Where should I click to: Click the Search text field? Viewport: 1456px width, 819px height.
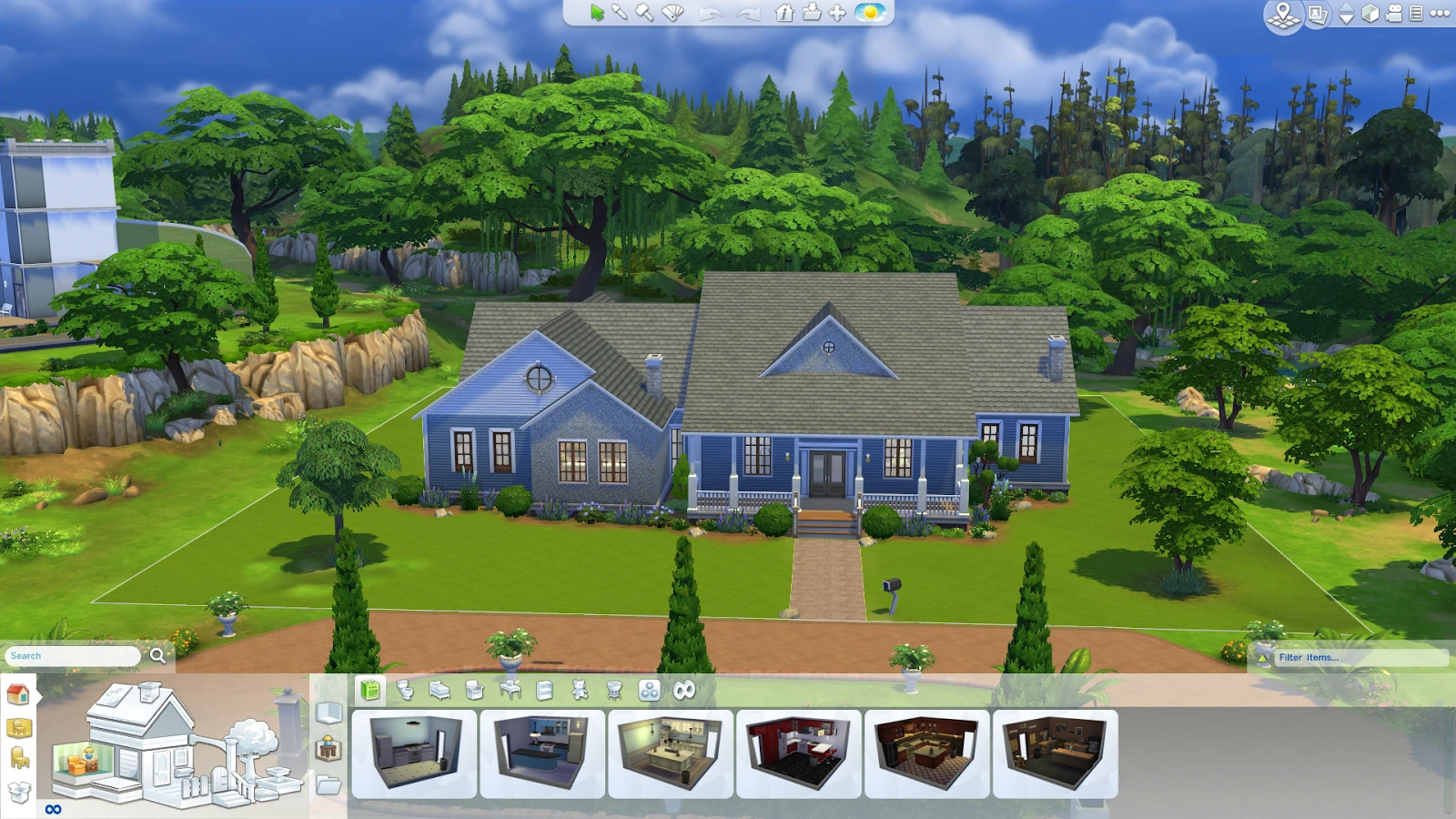point(73,655)
